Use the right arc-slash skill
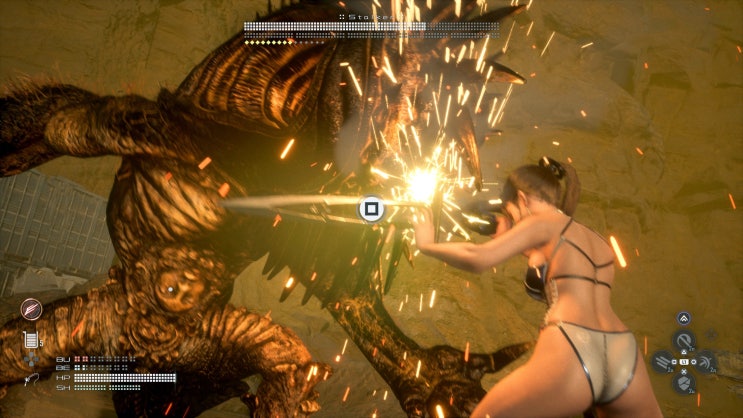 (706, 361)
